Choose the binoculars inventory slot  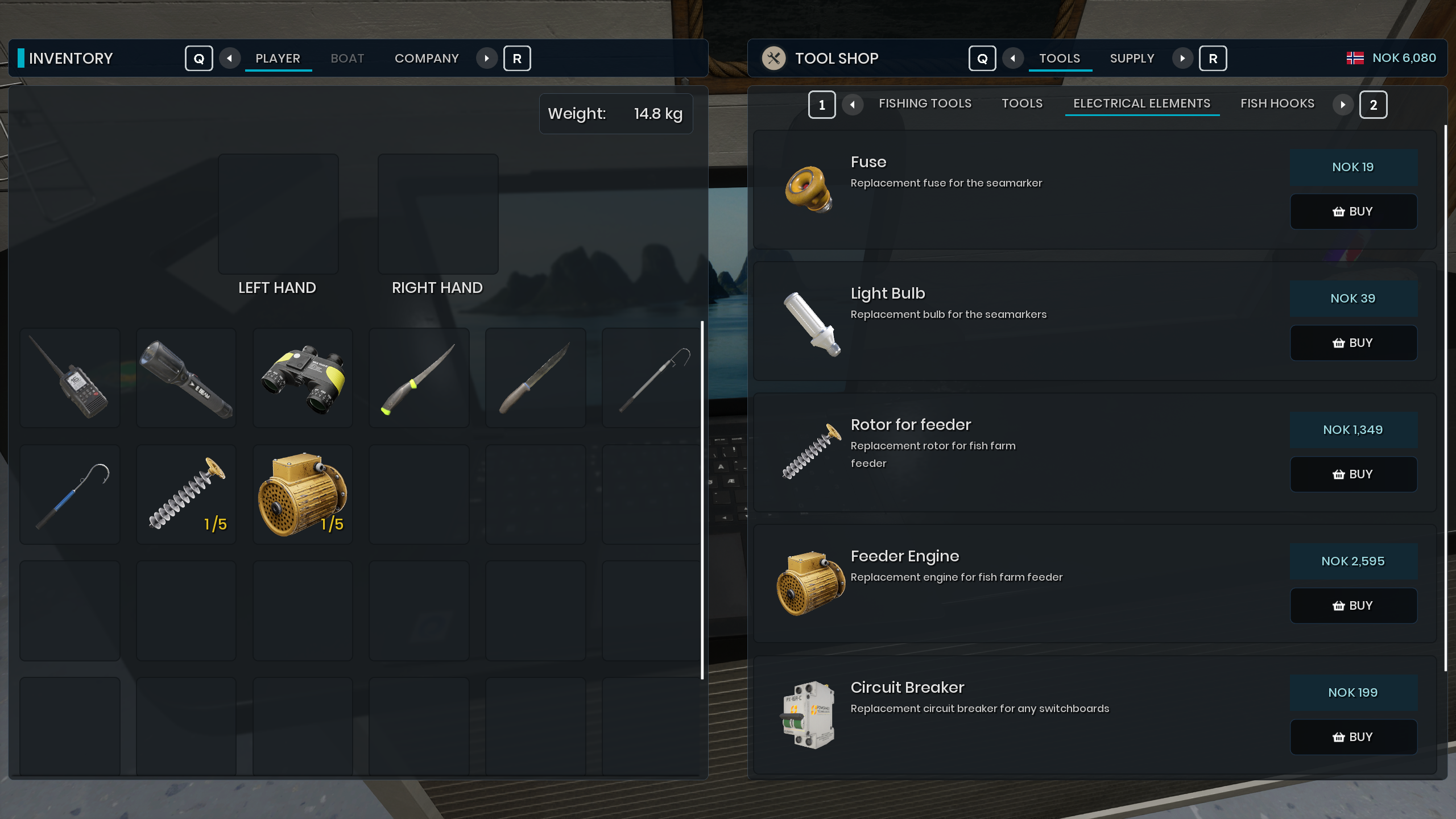pyautogui.click(x=303, y=378)
